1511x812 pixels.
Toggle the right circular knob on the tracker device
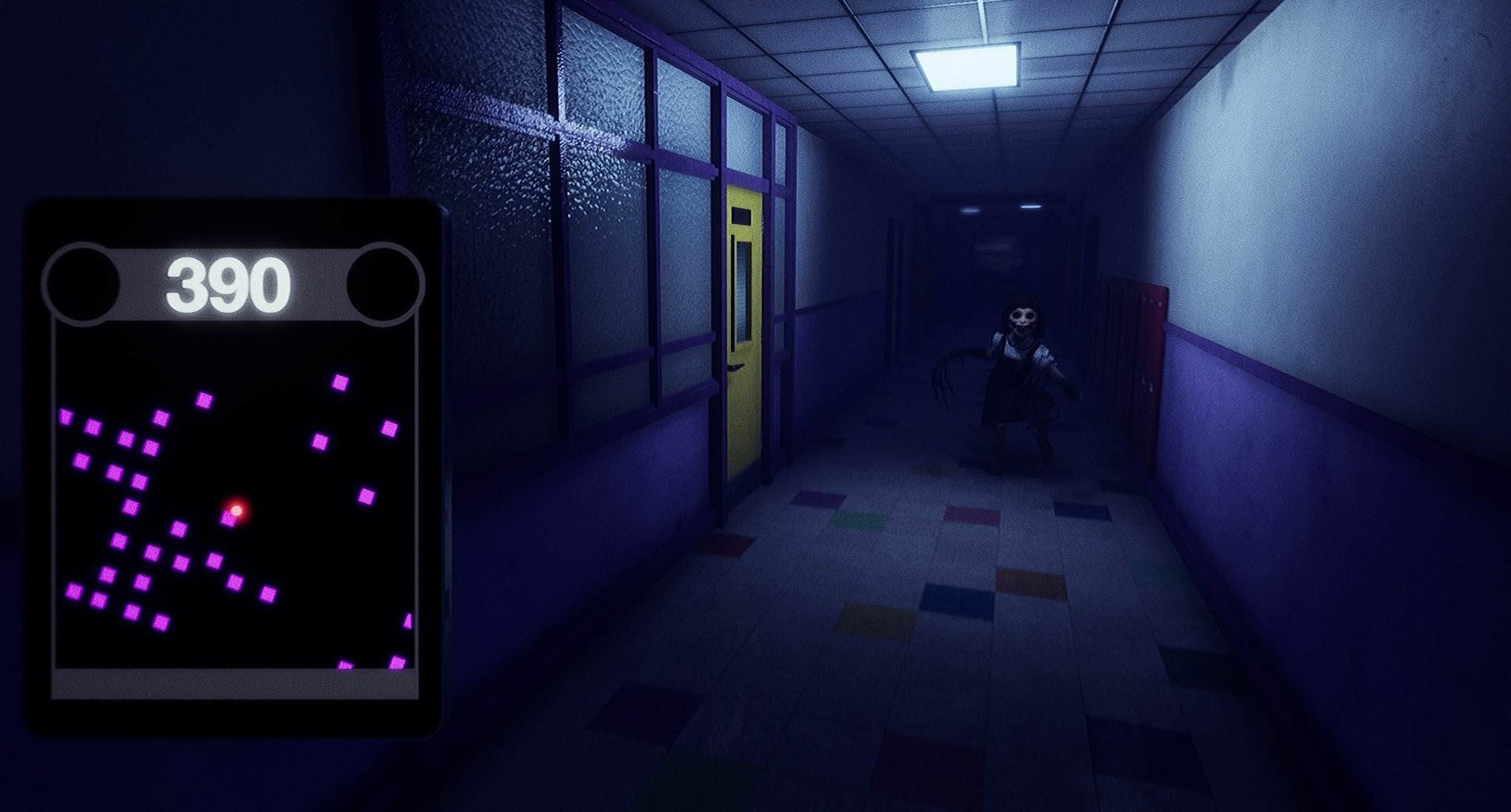click(x=384, y=282)
